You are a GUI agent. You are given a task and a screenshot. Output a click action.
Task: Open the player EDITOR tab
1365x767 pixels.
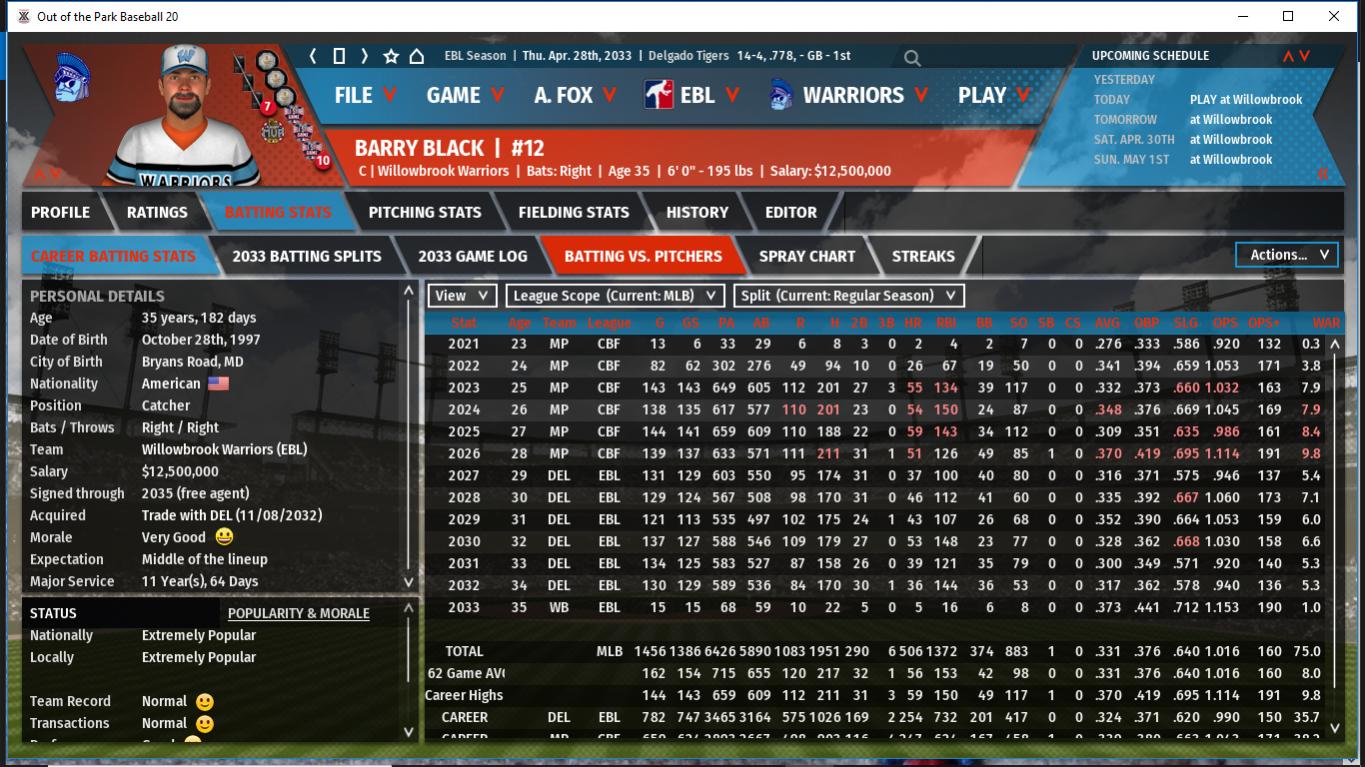(791, 212)
